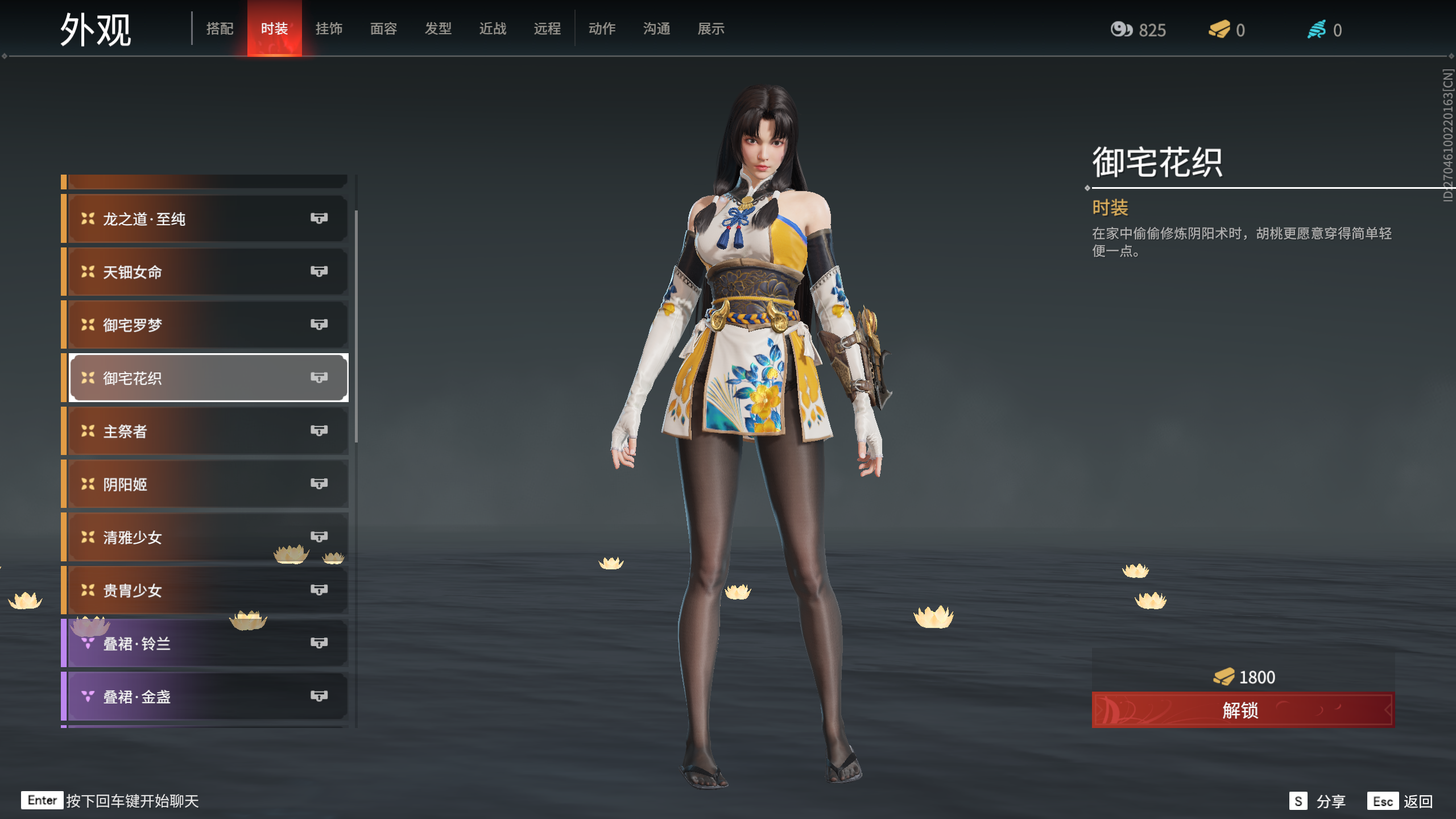Click the gold emblem icon on 主祭者 row

[x=87, y=430]
